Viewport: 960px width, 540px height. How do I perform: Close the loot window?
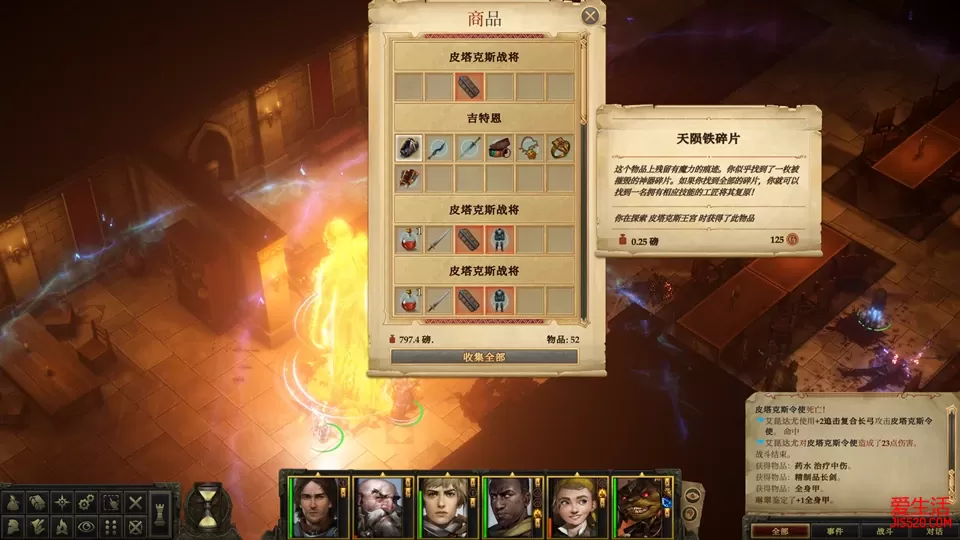[590, 15]
